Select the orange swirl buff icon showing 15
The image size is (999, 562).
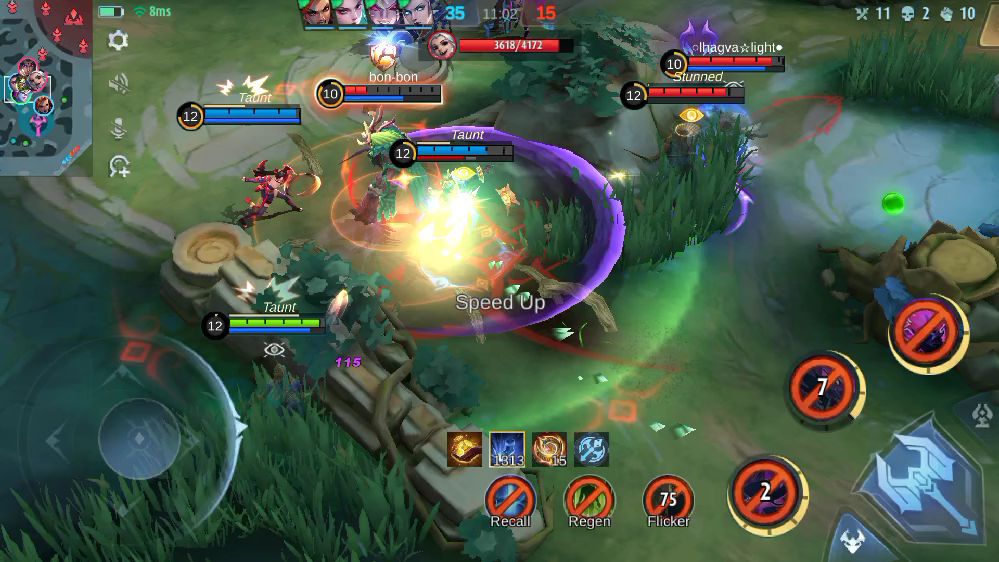[x=549, y=450]
